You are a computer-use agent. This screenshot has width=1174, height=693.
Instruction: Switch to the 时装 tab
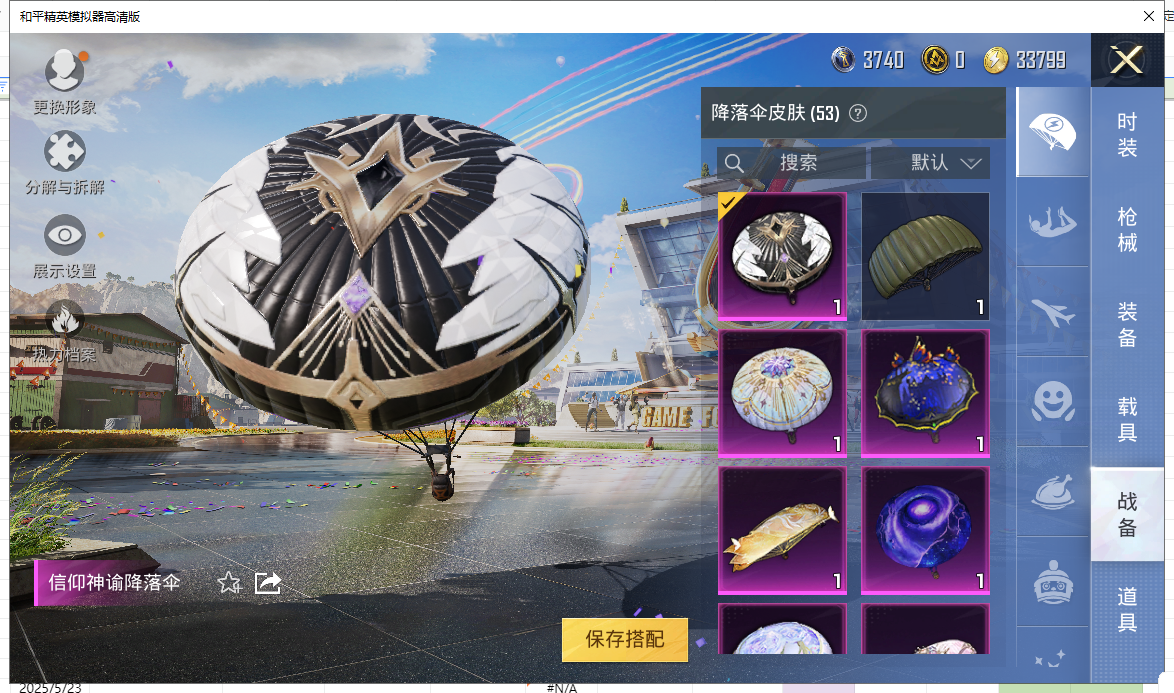1127,134
